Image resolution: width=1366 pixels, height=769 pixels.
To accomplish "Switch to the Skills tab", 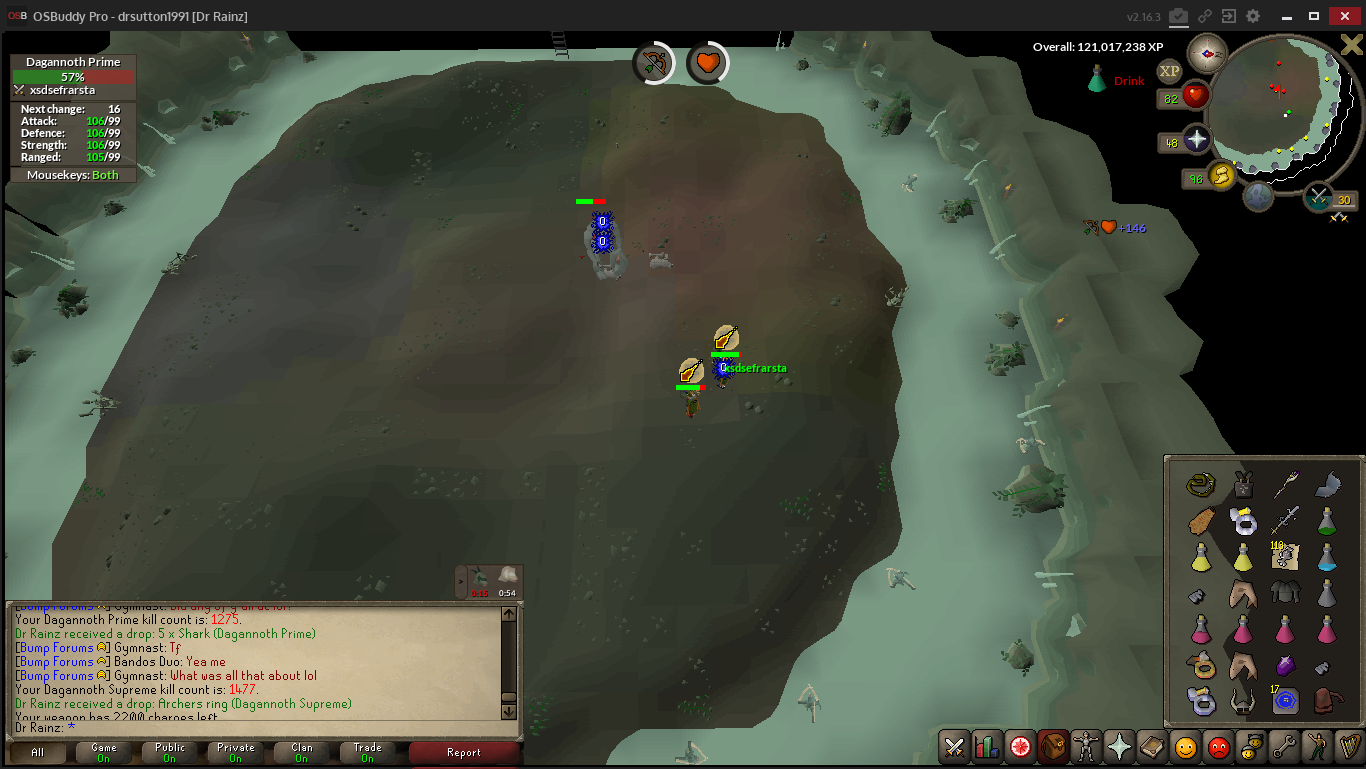I will [988, 747].
